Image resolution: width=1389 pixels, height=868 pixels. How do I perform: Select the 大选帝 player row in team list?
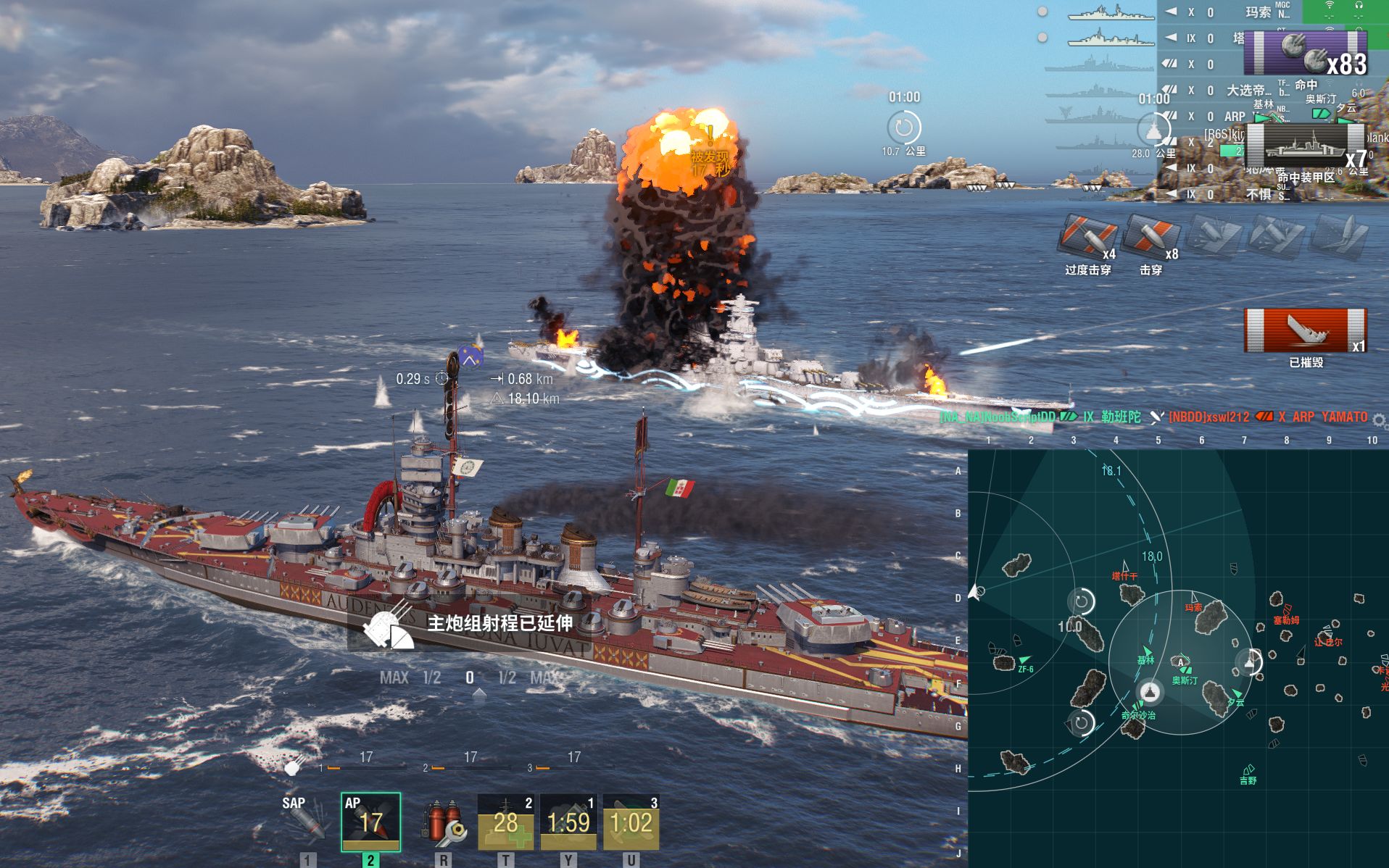click(1248, 91)
